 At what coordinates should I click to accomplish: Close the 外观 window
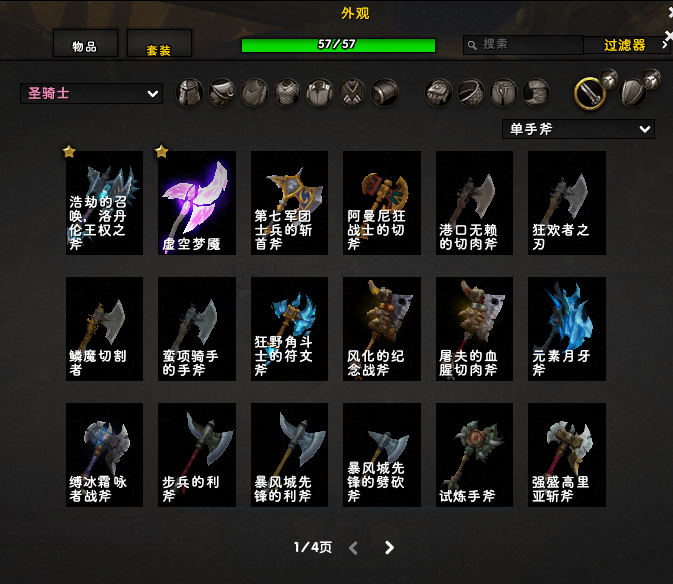tap(667, 12)
